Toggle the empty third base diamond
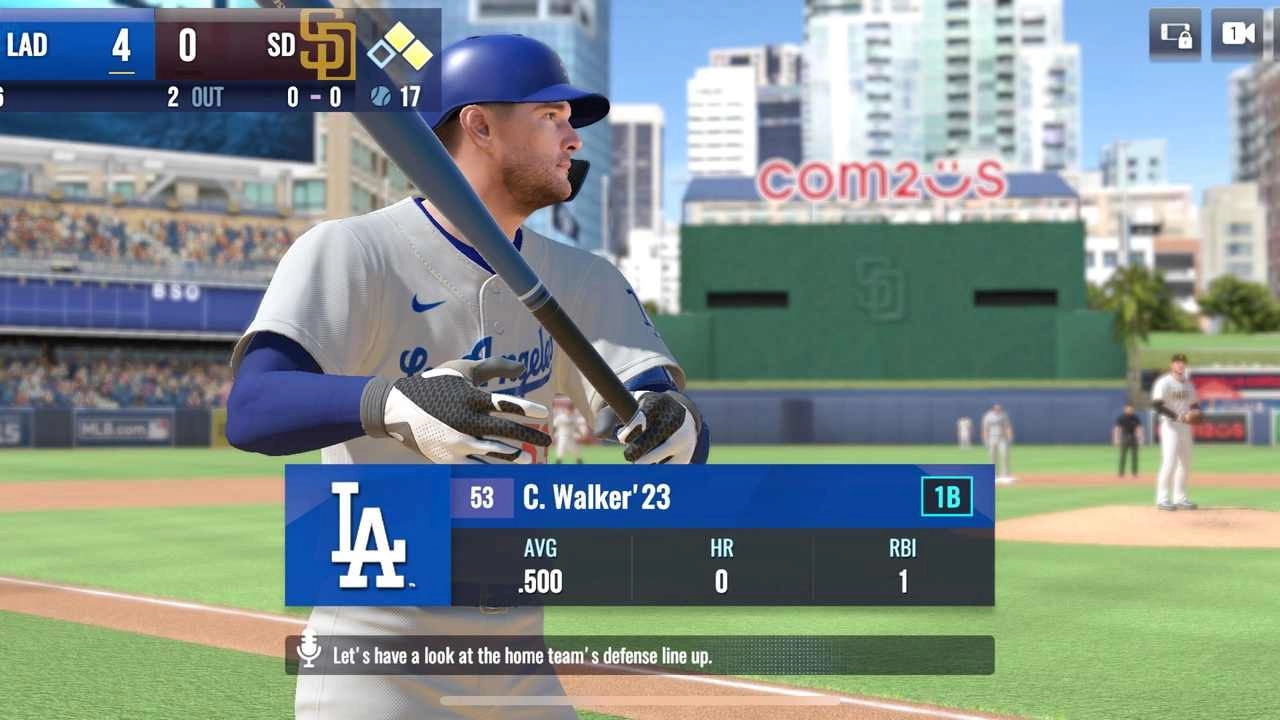Viewport: 1280px width, 720px height. click(381, 56)
